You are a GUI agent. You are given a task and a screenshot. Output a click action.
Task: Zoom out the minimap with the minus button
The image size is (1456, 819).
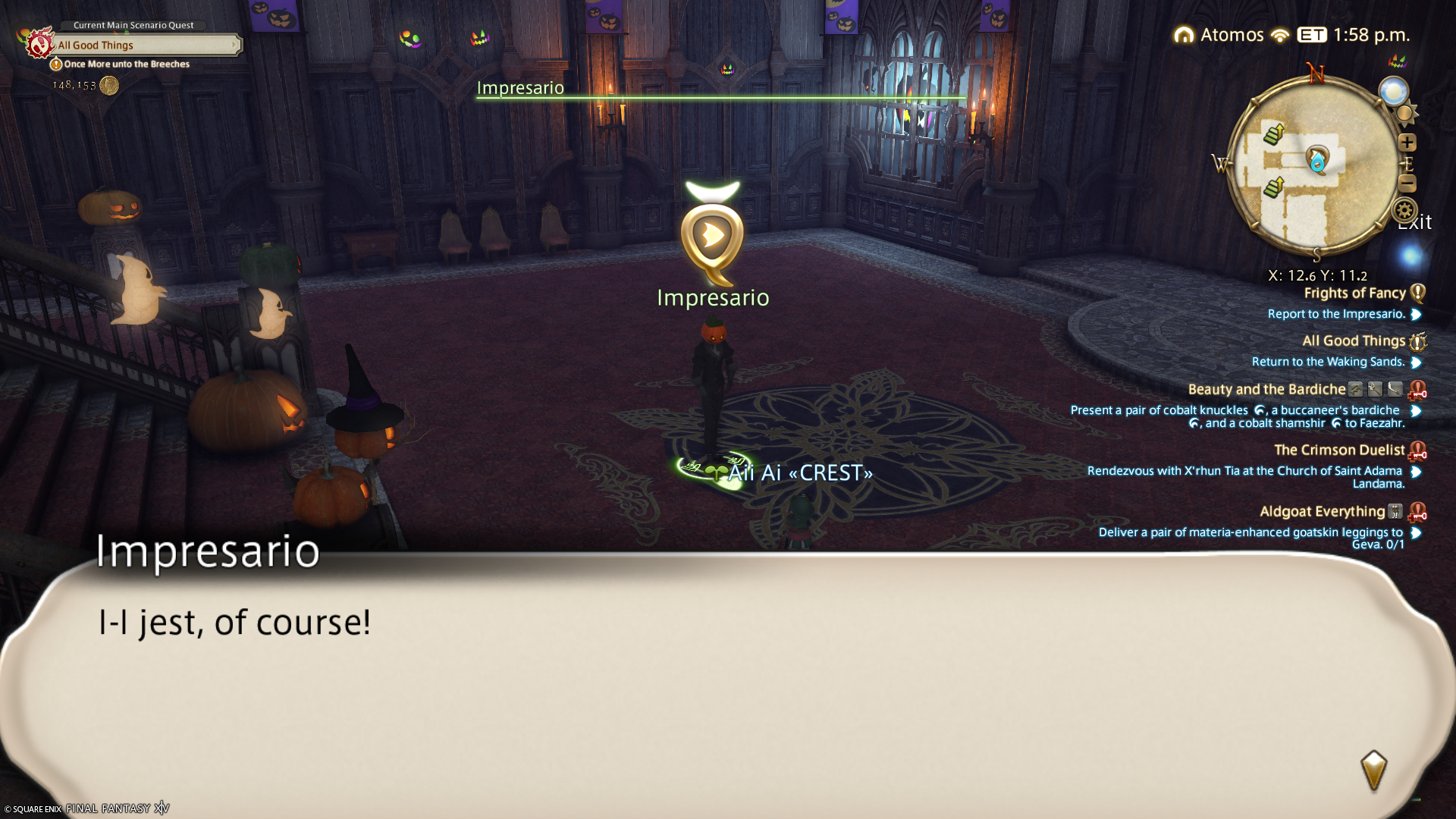tap(1407, 184)
